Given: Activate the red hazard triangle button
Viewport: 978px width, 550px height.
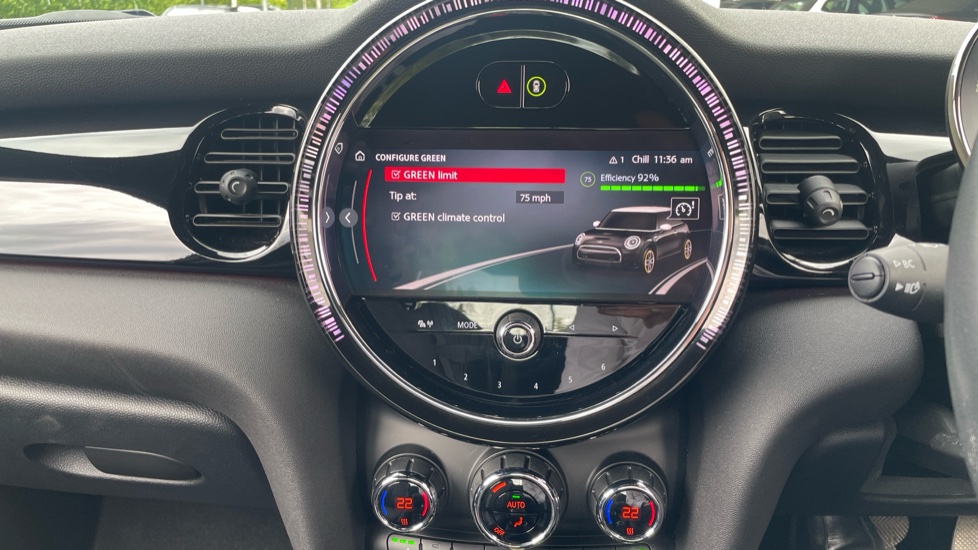Looking at the screenshot, I should click(x=504, y=86).
